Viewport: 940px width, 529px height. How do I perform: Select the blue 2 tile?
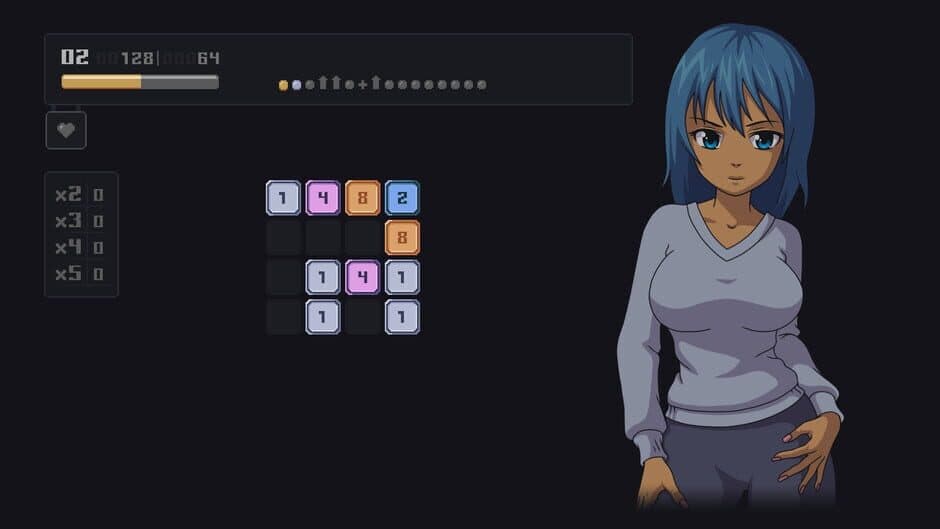402,198
